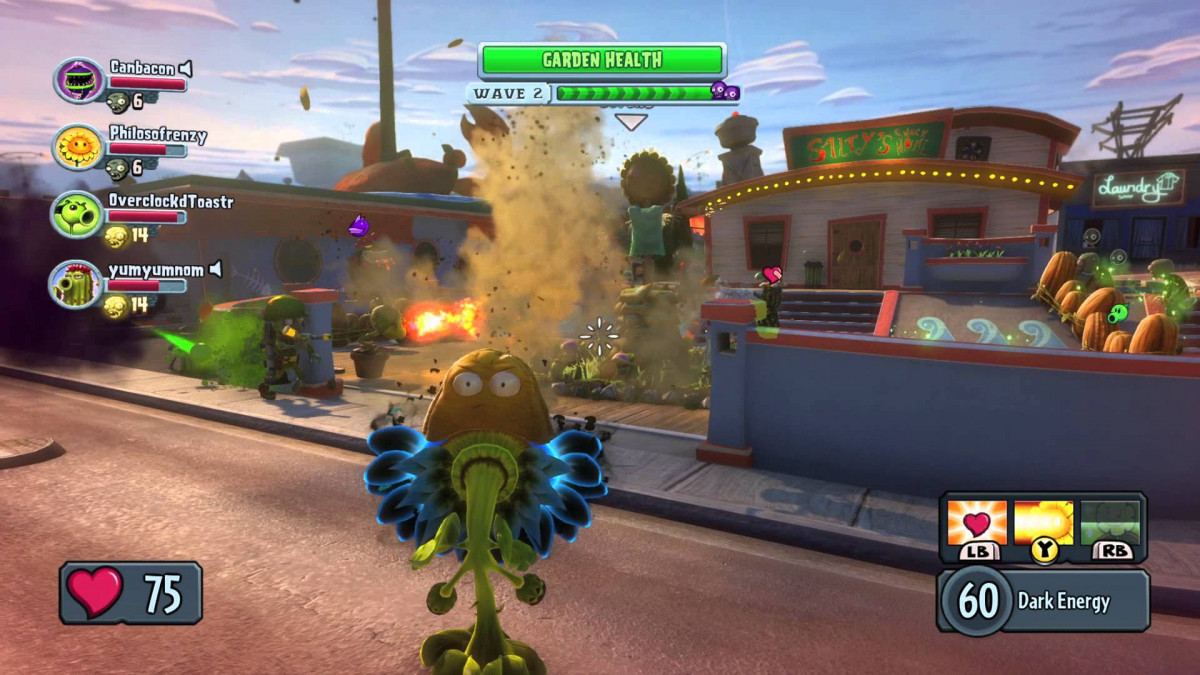Use the Sunbeam ability icon
Image resolution: width=1200 pixels, height=675 pixels.
[1043, 523]
